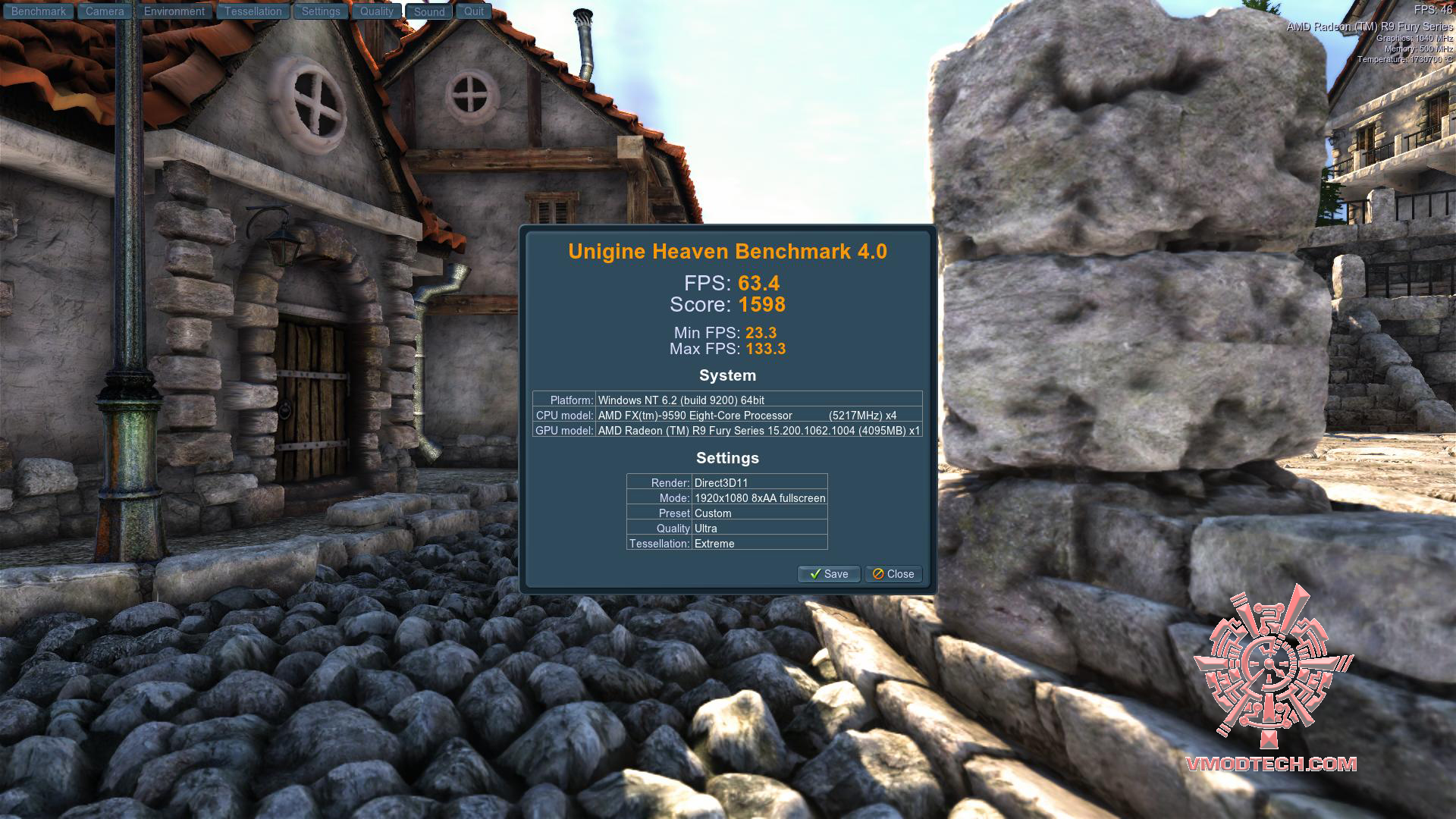Click the green checkmark icon on Save
Image resolution: width=1456 pixels, height=819 pixels.
click(x=814, y=574)
